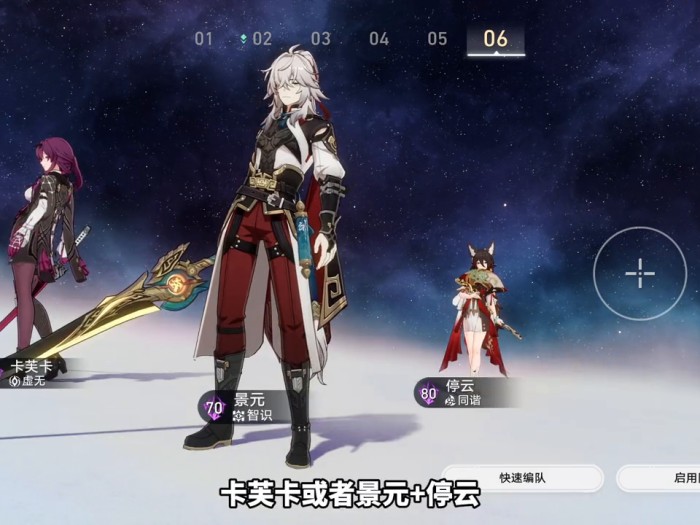Open team tab 03
Screen dimensions: 700x525
[320, 39]
